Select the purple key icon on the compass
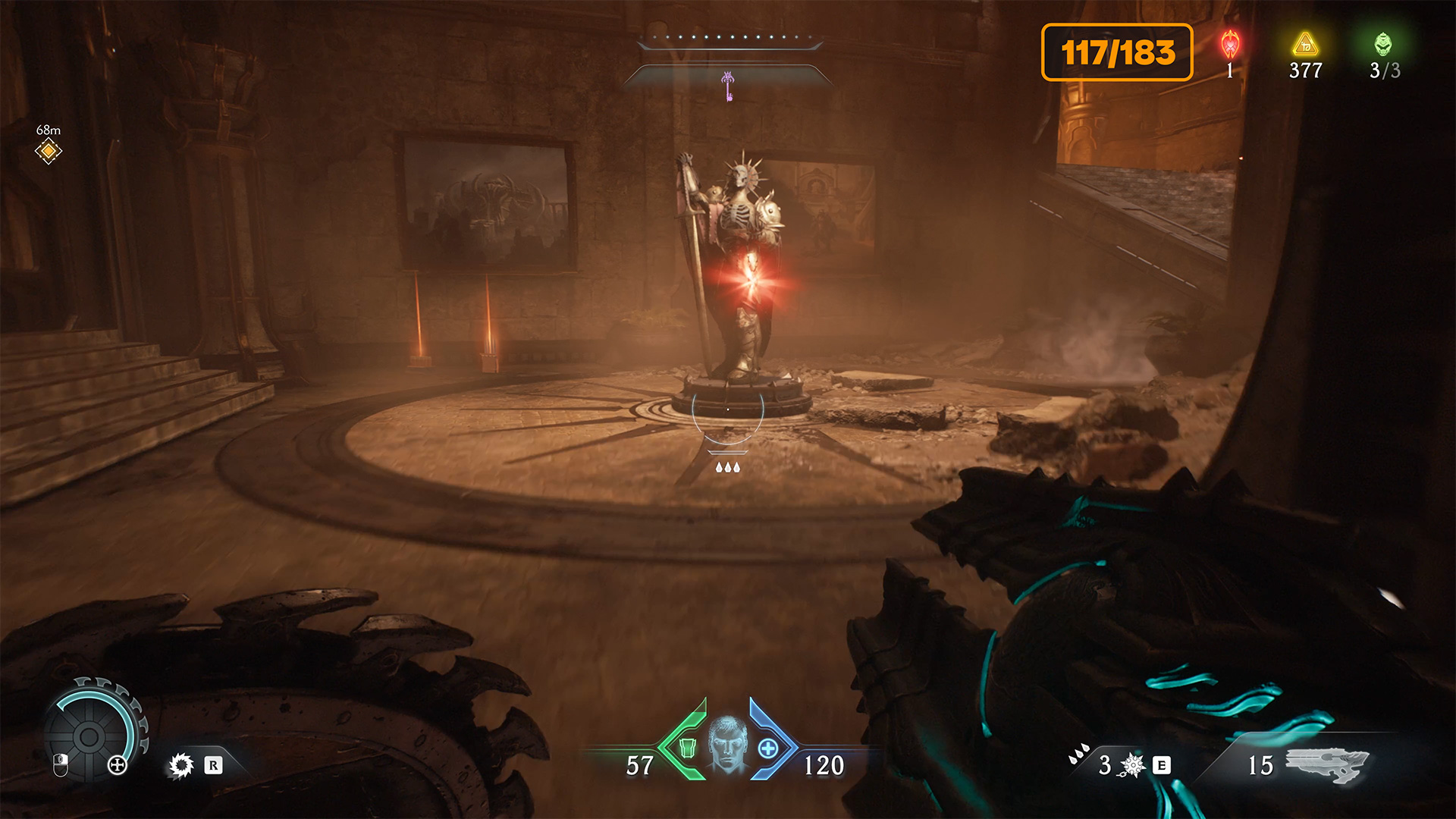 tap(728, 86)
